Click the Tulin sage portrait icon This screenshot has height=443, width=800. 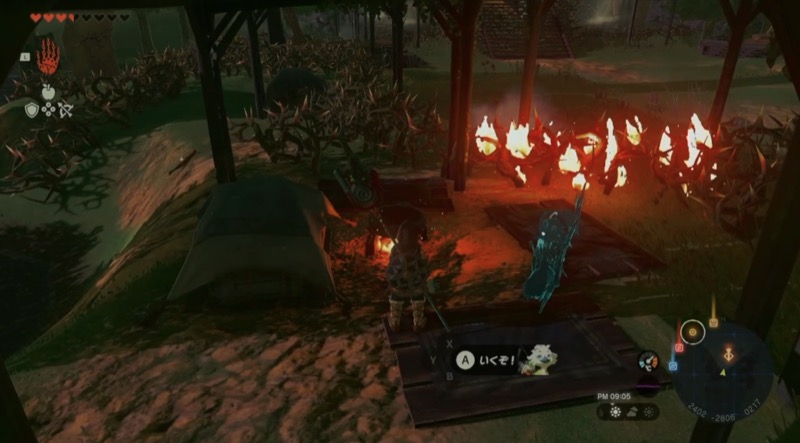tap(539, 361)
